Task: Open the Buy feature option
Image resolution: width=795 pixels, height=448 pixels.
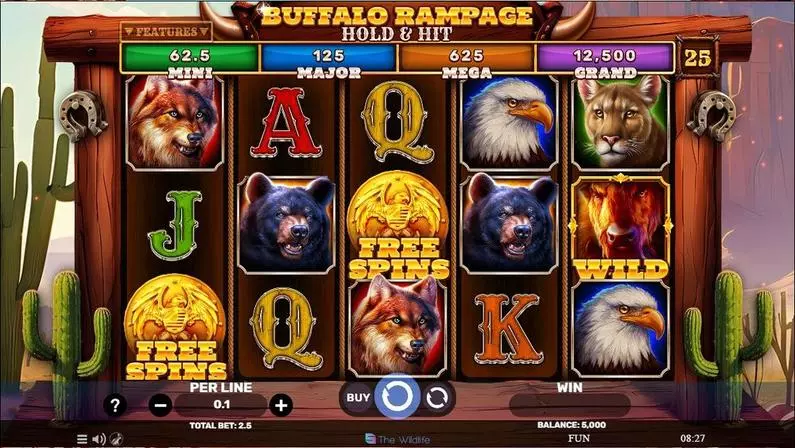Action: tap(358, 397)
